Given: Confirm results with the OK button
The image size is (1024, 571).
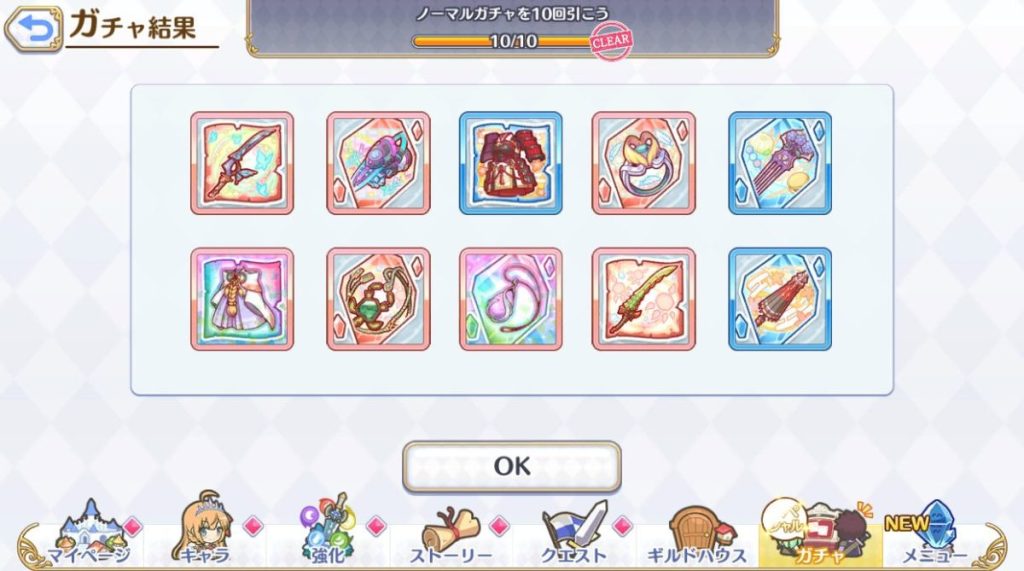Looking at the screenshot, I should pos(511,466).
